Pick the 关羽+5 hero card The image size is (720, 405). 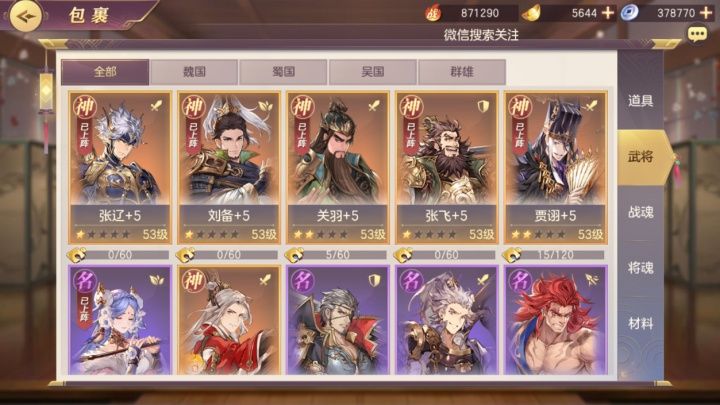333,167
